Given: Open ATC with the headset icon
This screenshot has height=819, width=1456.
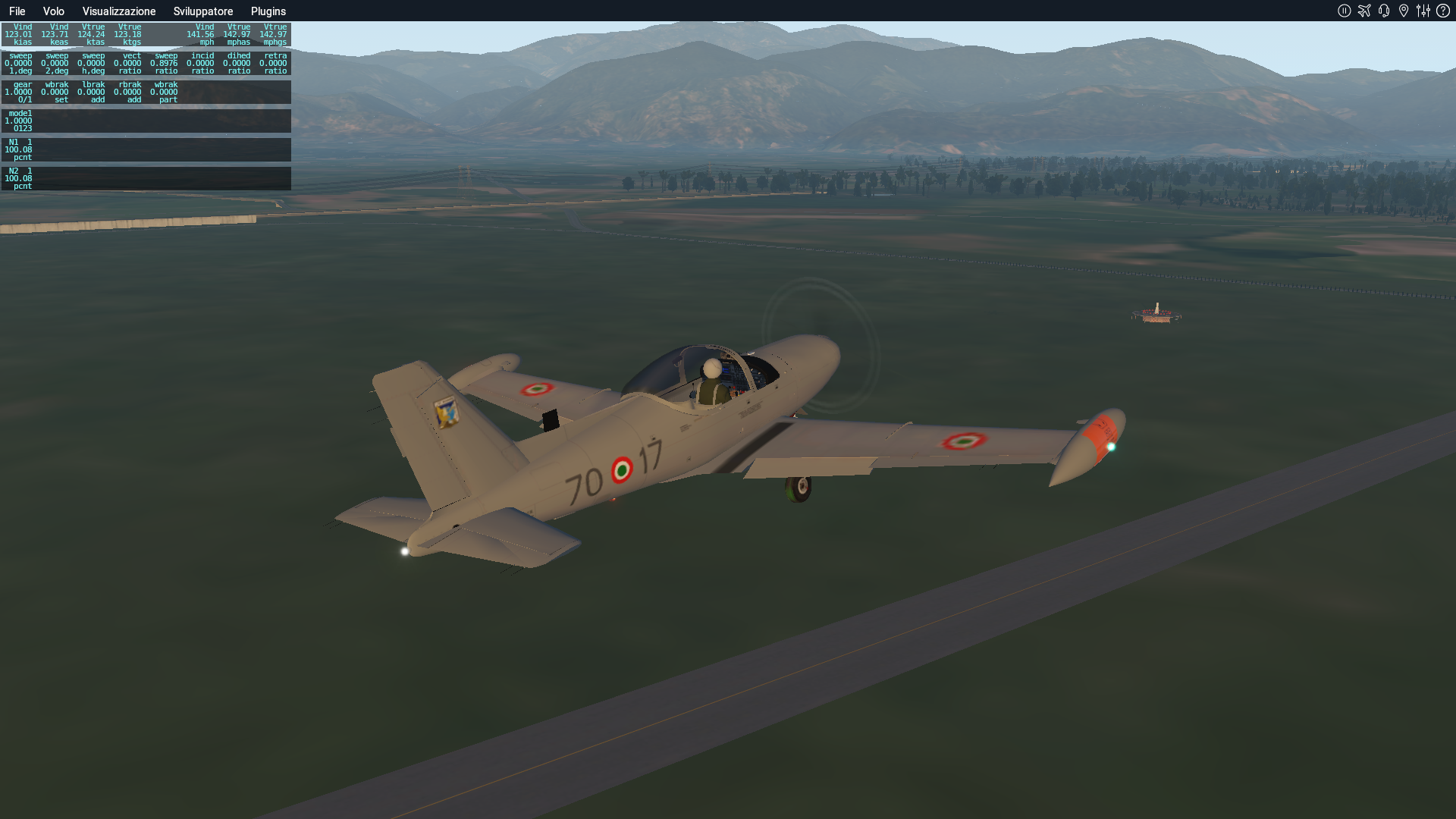Looking at the screenshot, I should point(1384,11).
